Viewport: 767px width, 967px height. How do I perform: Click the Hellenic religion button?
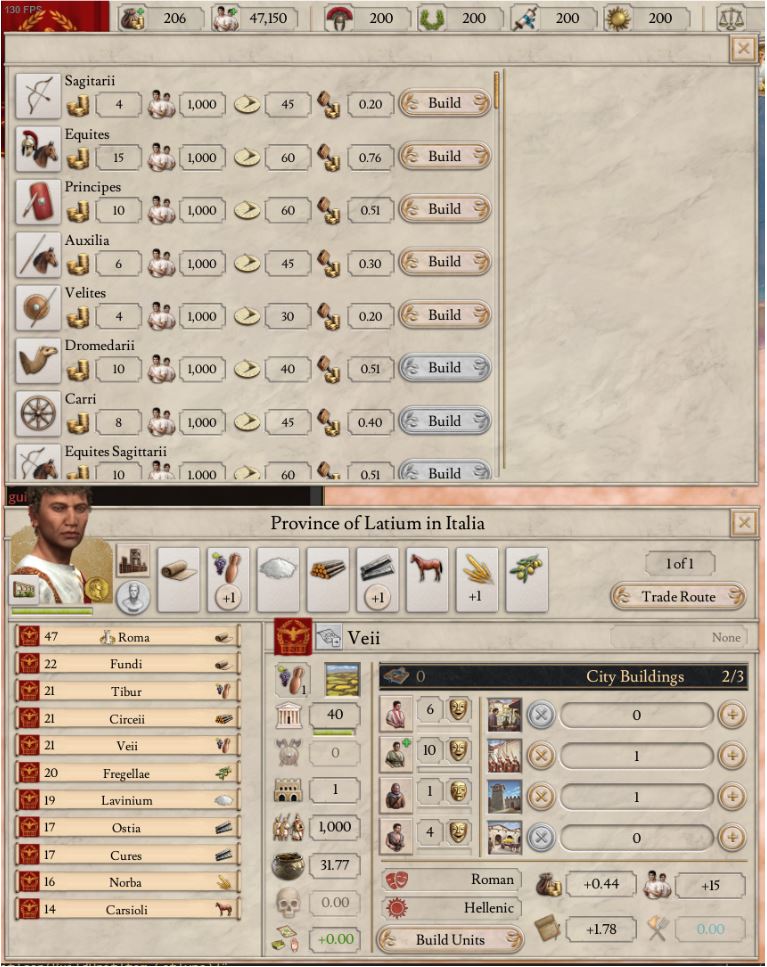point(450,908)
